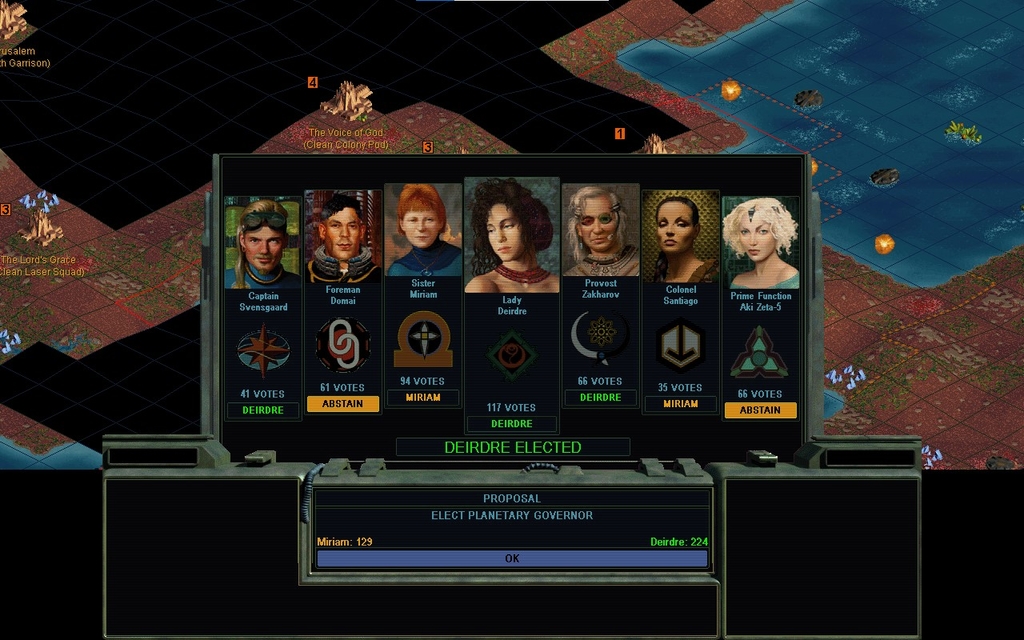Pick Provost Zakharov's portrait
1024x640 pixels.
pos(600,230)
